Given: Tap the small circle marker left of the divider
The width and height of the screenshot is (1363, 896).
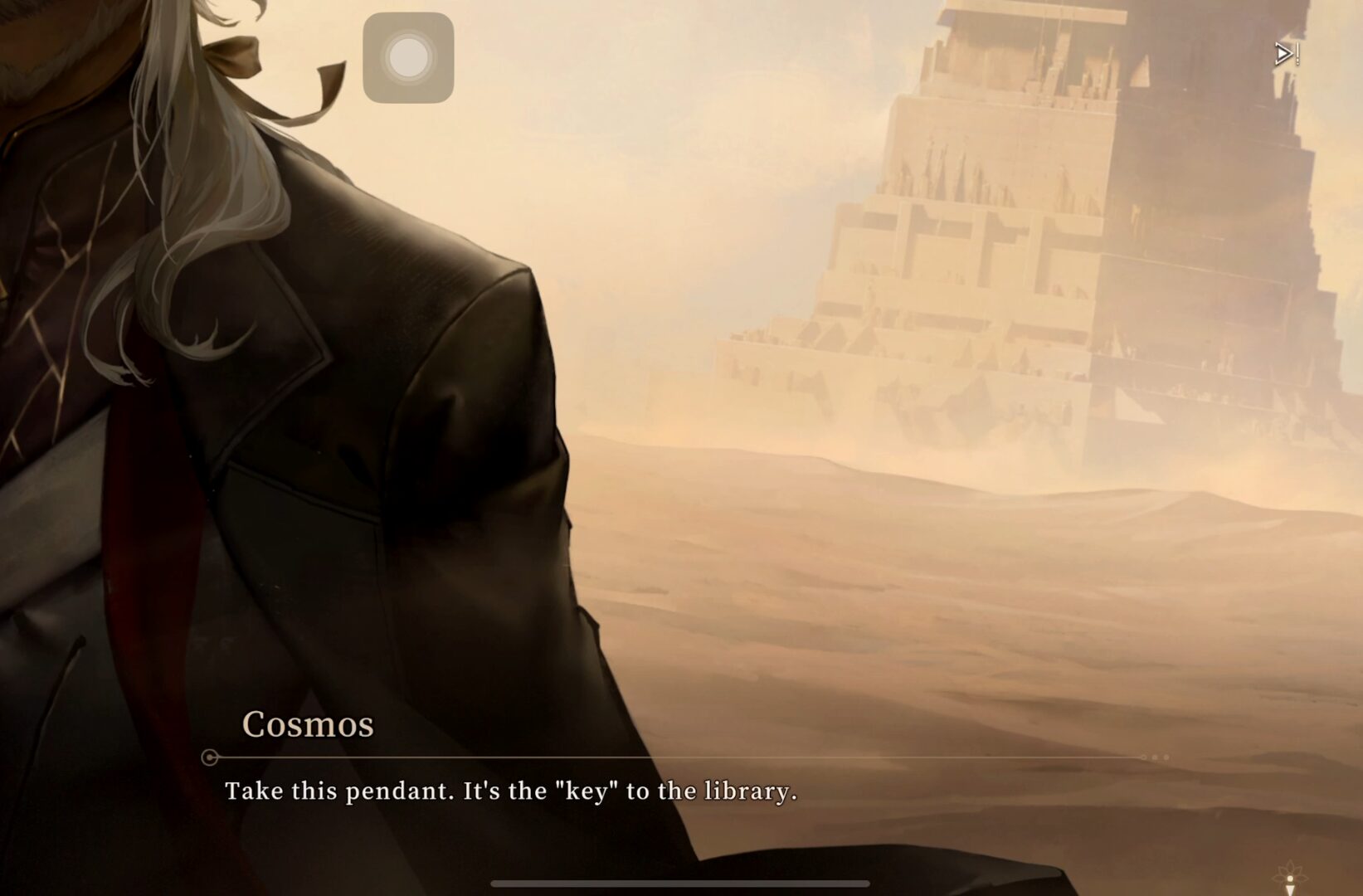Looking at the screenshot, I should point(209,757).
